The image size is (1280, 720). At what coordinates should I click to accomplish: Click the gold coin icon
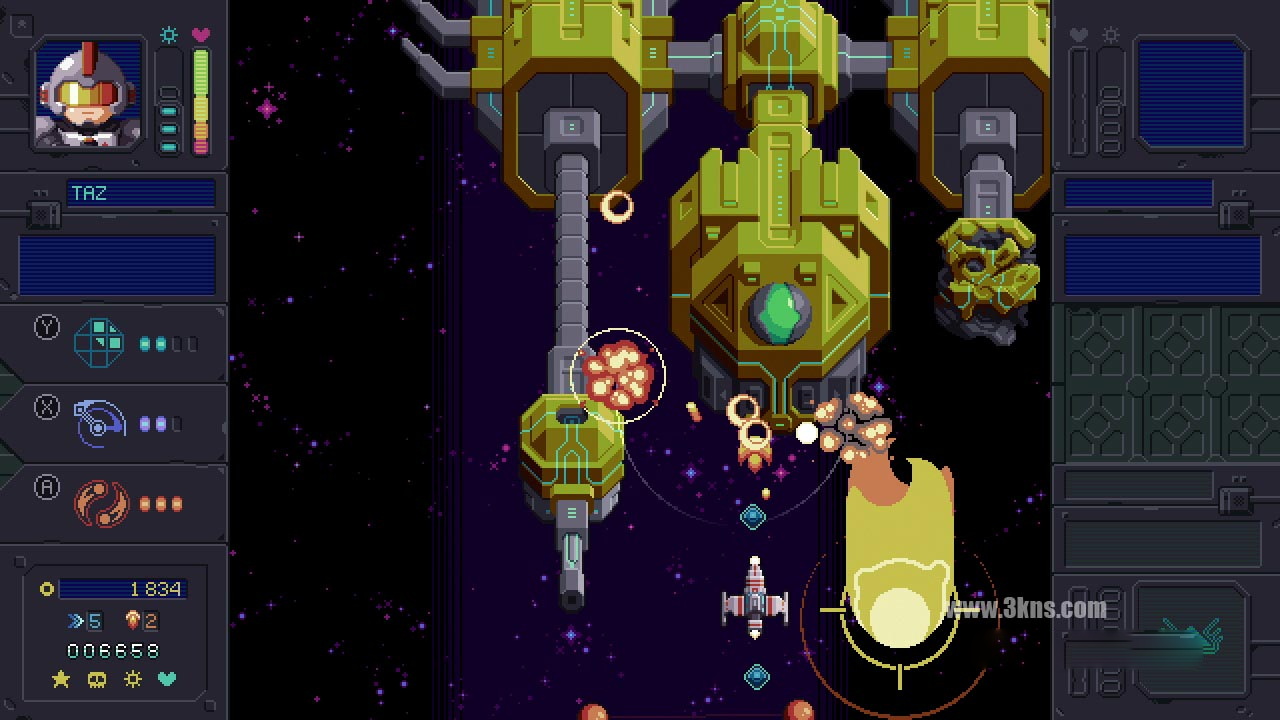[46, 589]
